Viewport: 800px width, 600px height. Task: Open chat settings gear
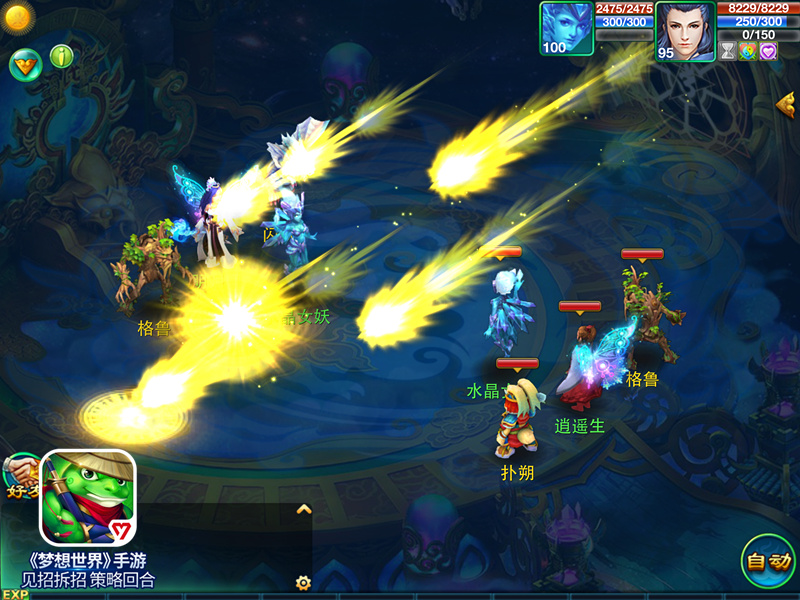click(x=303, y=582)
